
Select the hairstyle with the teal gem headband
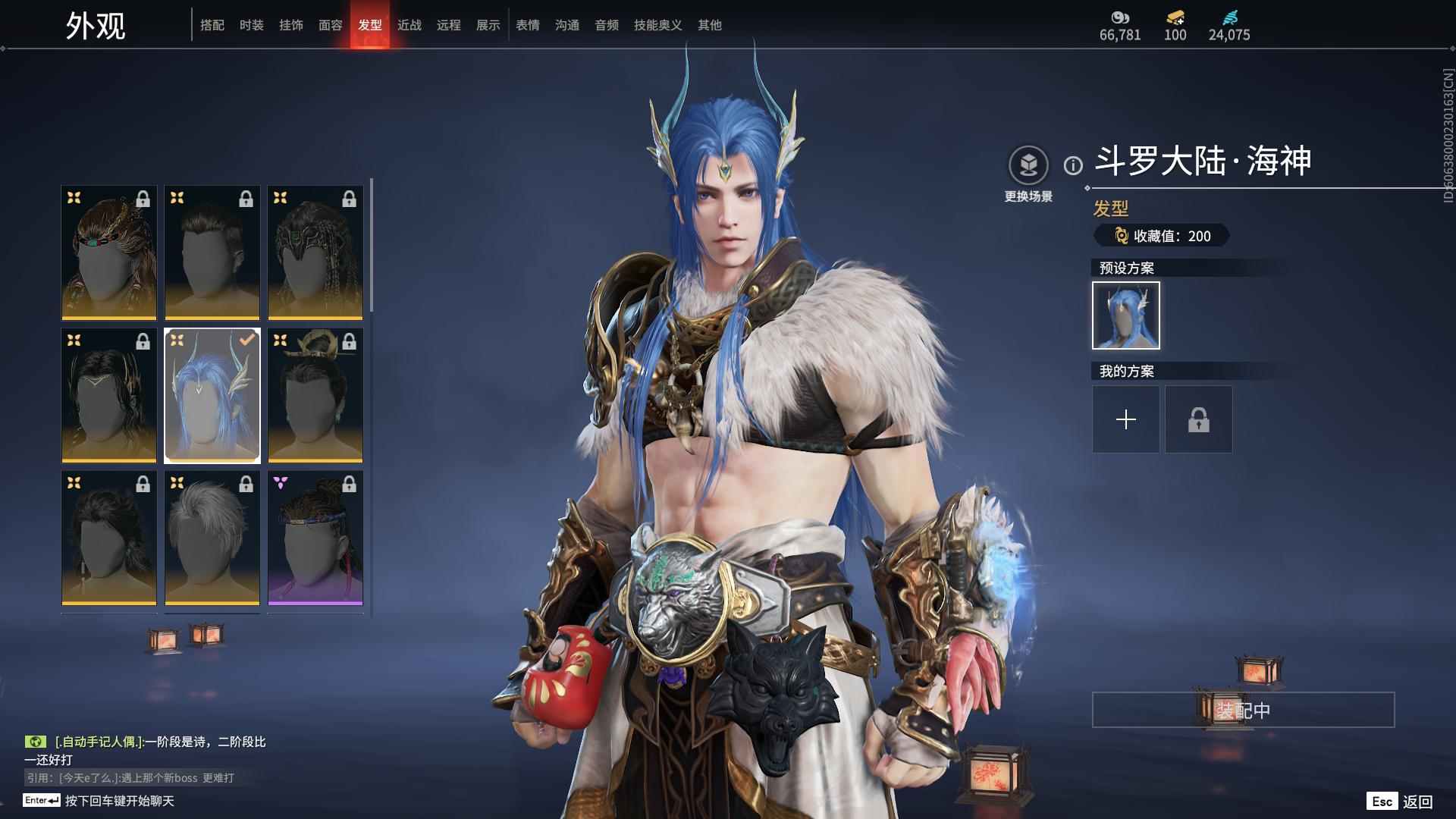pyautogui.click(x=109, y=253)
